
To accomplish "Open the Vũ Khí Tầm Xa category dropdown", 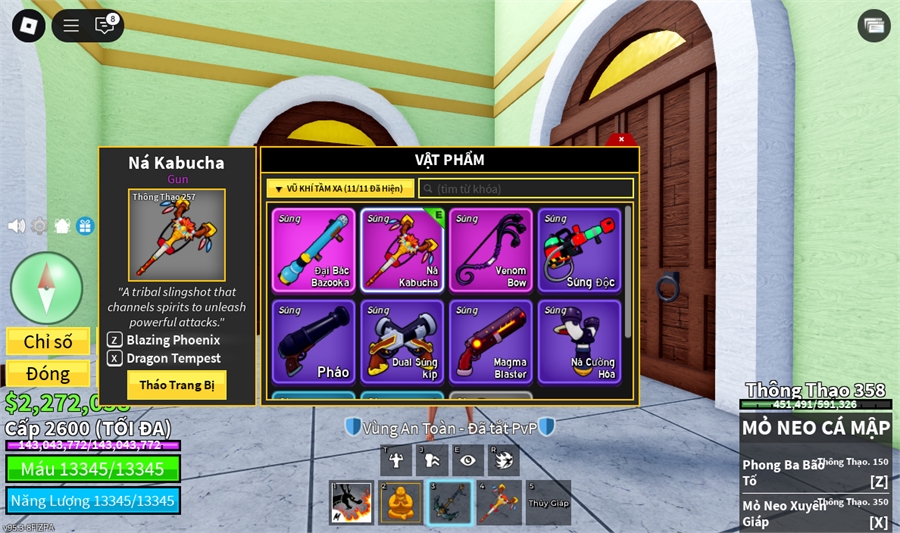I will [339, 188].
